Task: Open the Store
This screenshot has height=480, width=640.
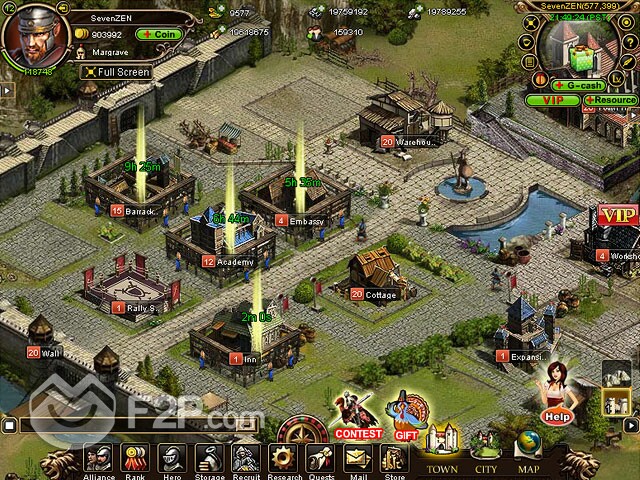Action: (393, 459)
